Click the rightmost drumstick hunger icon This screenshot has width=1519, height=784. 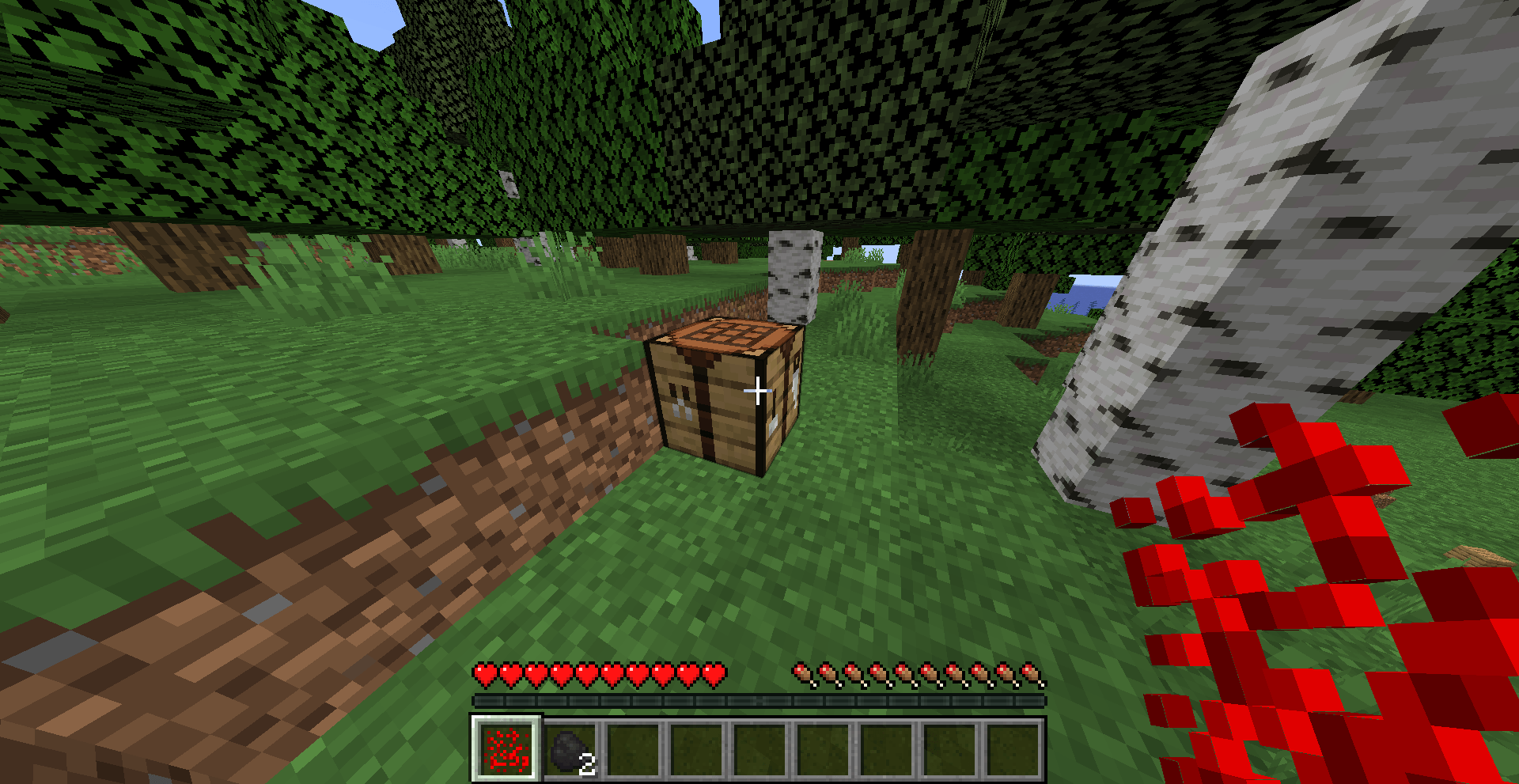(1031, 672)
